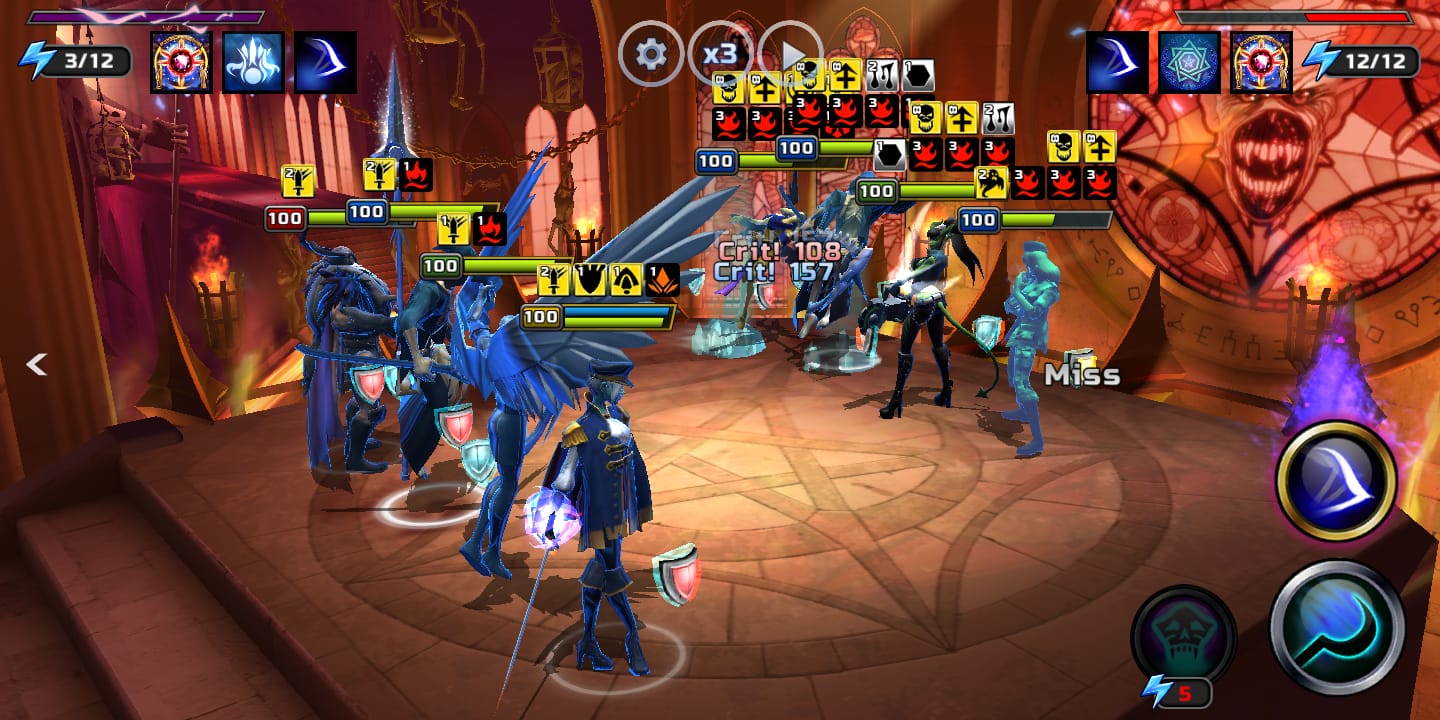Tap the red gem emblem beside 12/12 counter
The height and width of the screenshot is (720, 1440).
point(1261,62)
